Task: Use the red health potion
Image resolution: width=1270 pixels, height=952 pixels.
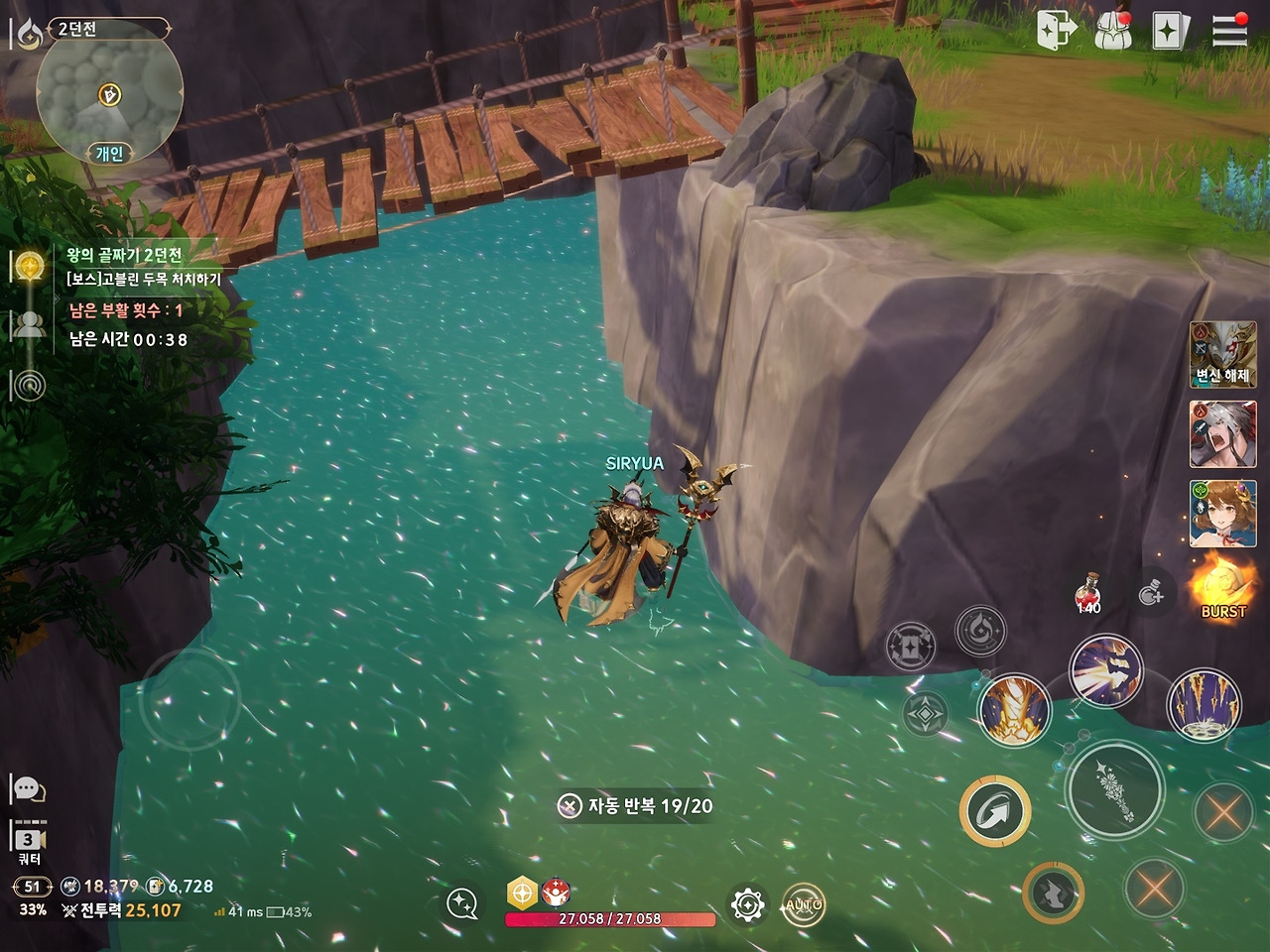Action: 1088,593
